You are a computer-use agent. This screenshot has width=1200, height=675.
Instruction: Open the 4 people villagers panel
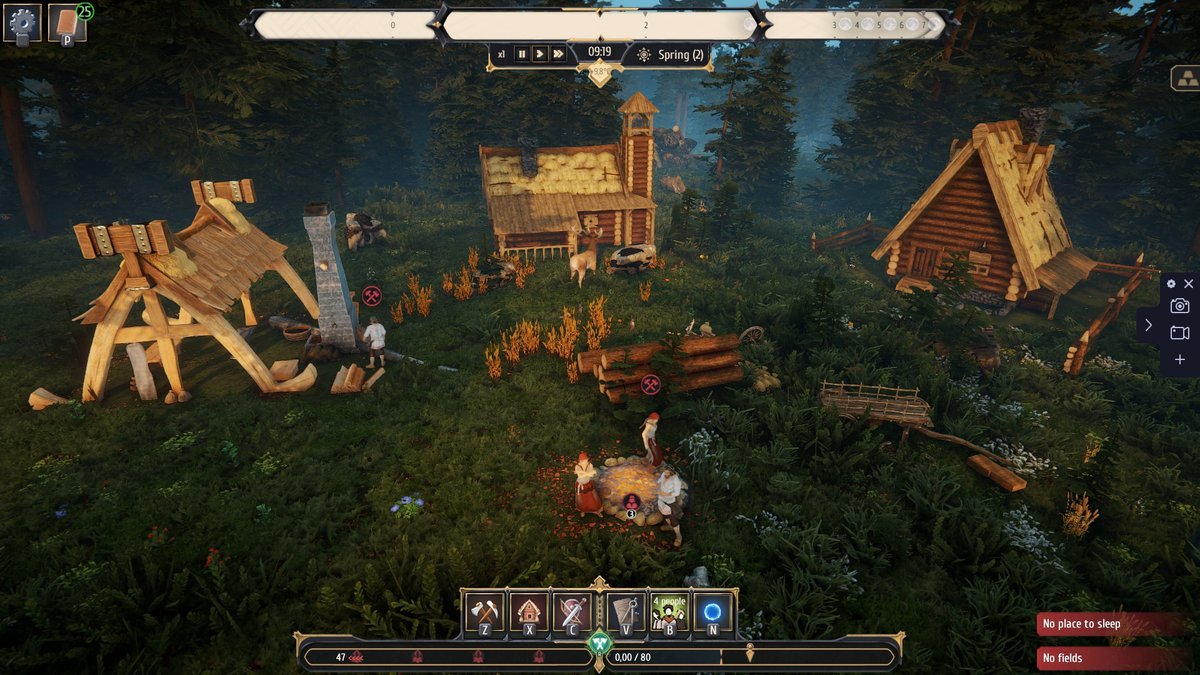point(669,612)
